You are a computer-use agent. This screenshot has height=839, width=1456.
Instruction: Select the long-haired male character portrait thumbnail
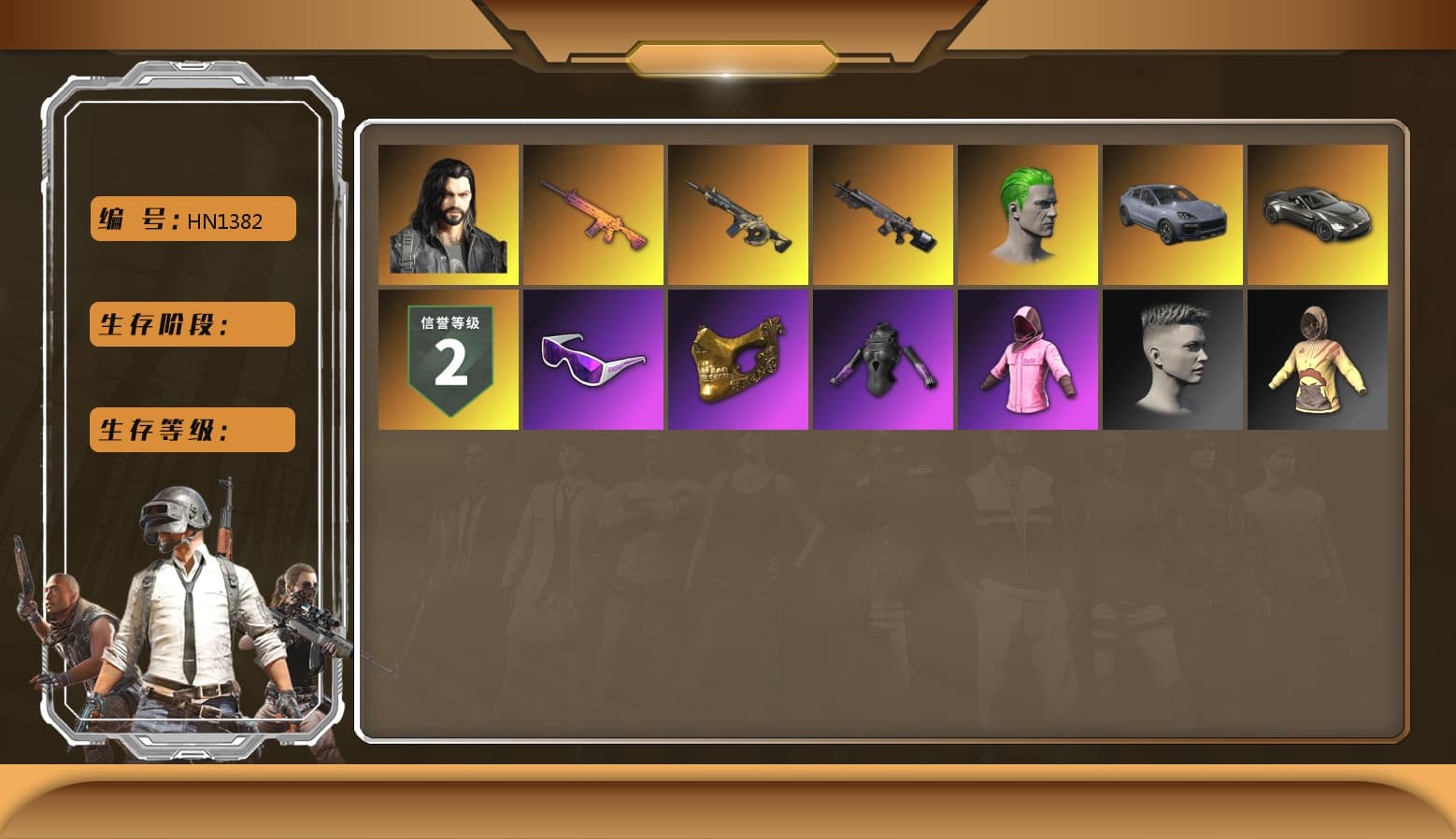pos(448,214)
